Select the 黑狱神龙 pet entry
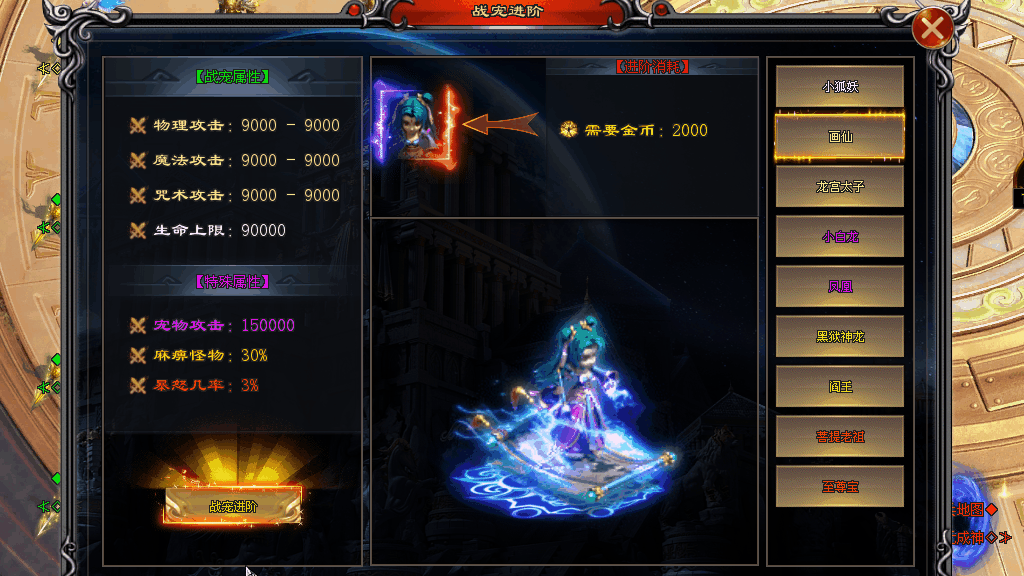 [x=840, y=337]
